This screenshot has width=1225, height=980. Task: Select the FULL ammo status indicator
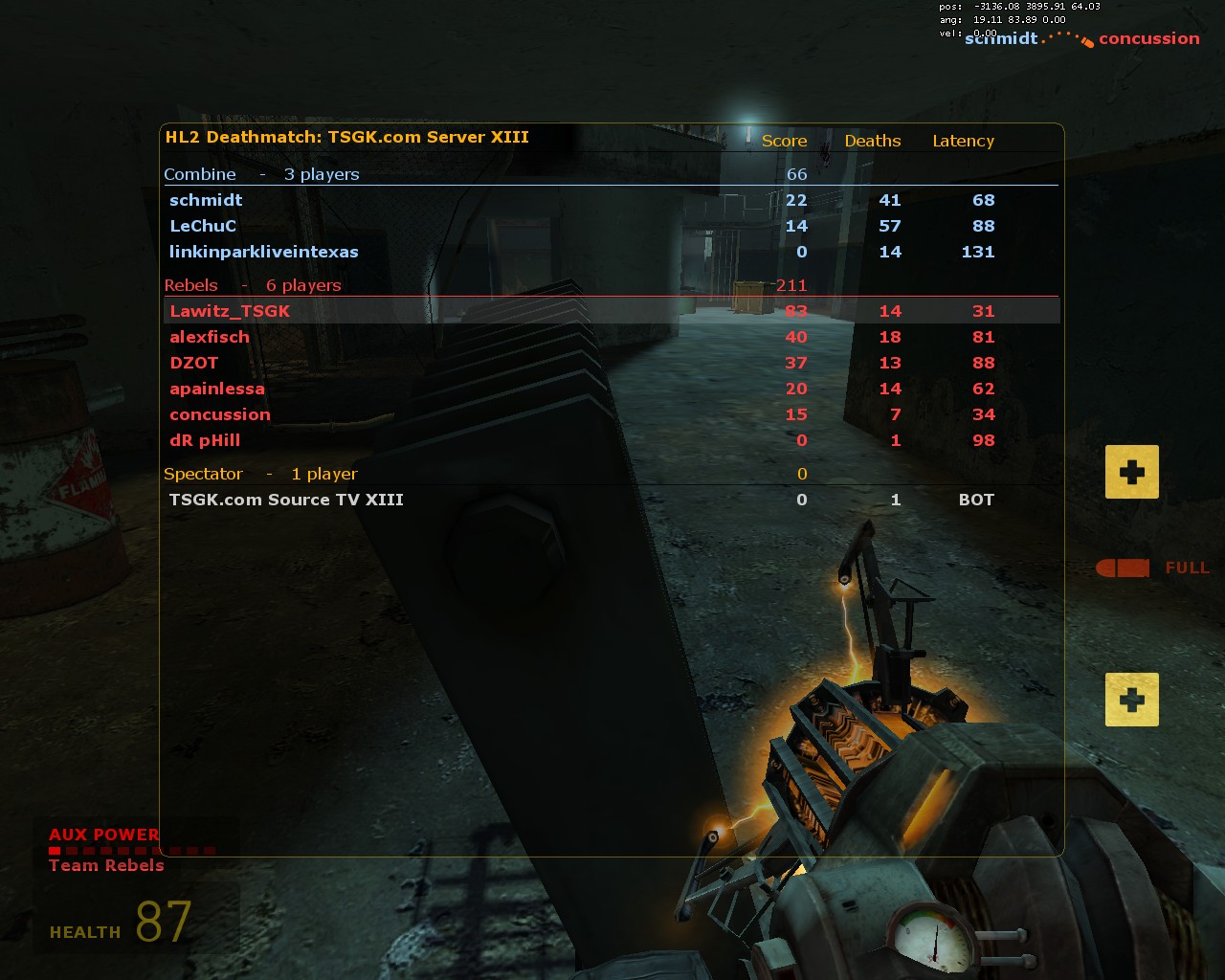[x=1187, y=568]
